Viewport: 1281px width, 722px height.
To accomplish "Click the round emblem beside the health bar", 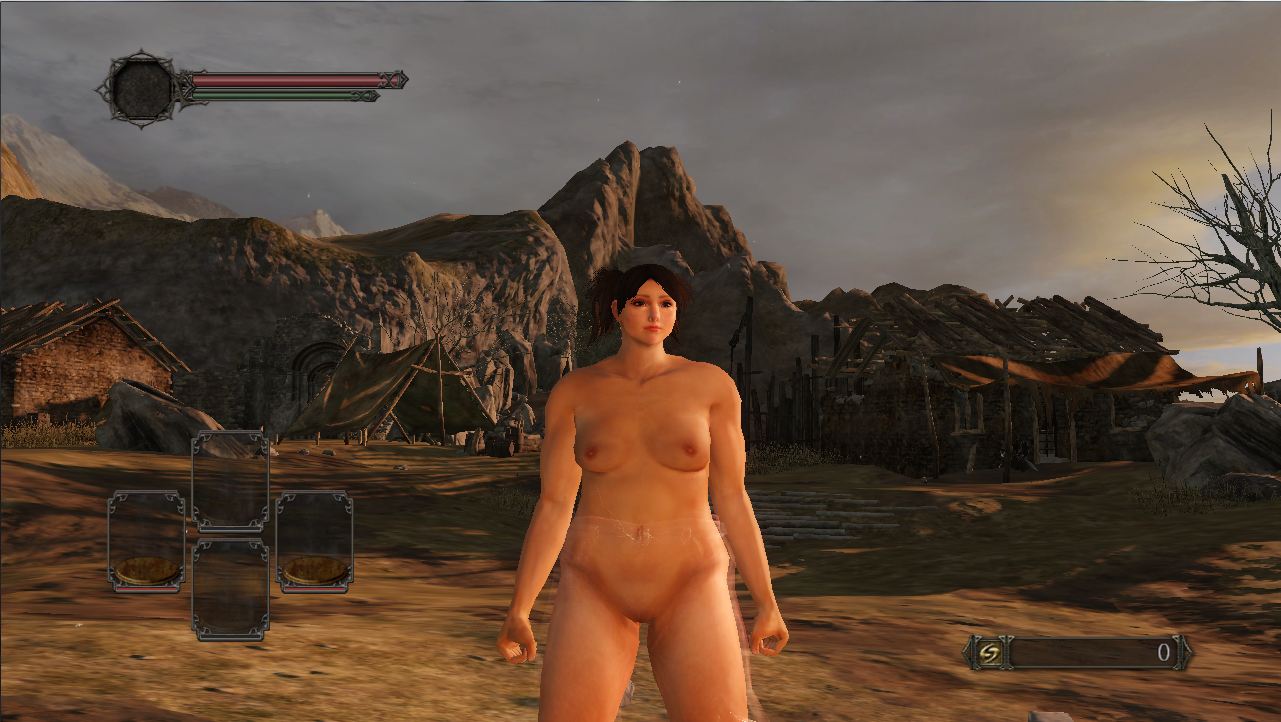I will pyautogui.click(x=142, y=88).
